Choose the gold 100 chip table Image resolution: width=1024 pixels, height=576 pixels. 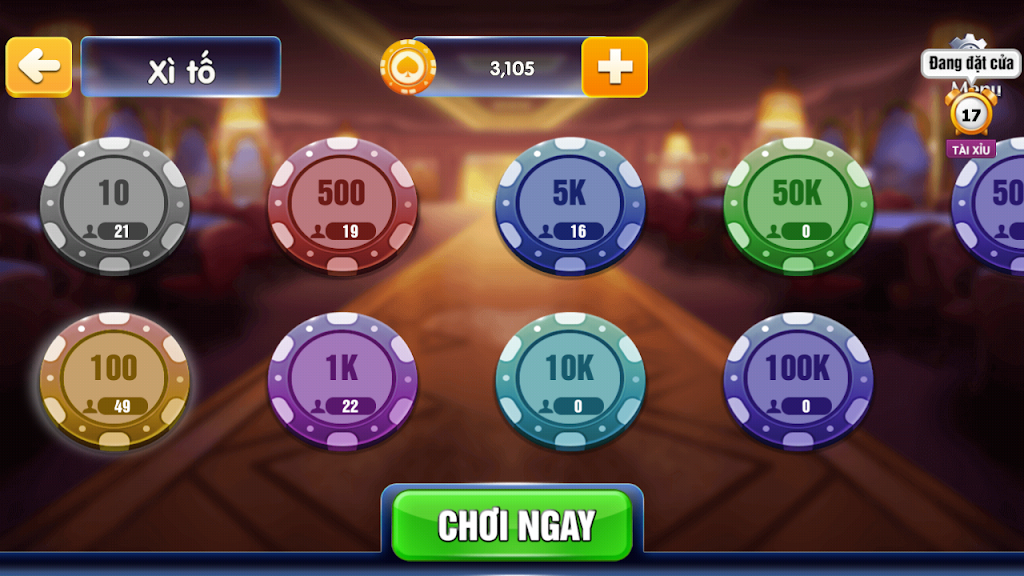click(x=114, y=381)
